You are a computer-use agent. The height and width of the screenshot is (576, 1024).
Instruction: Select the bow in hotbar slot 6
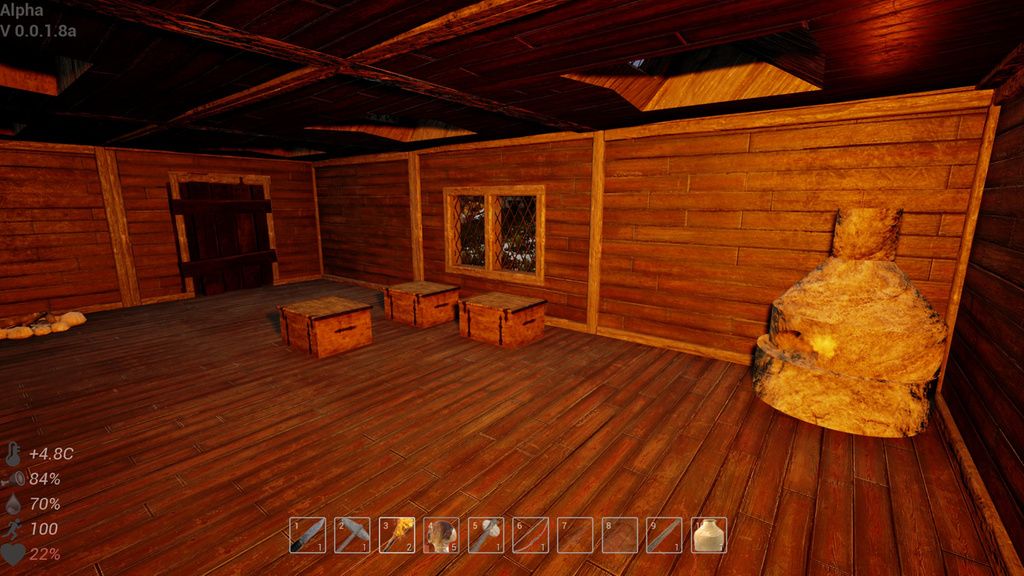coord(530,535)
